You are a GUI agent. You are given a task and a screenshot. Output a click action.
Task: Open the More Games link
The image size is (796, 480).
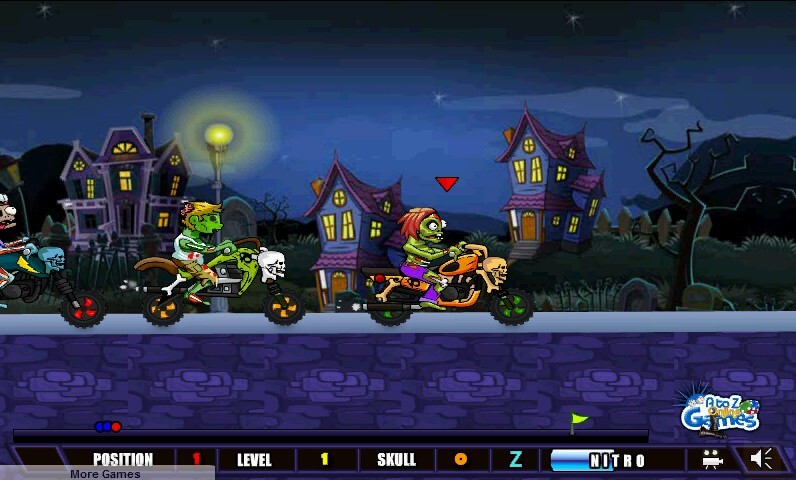pos(105,473)
